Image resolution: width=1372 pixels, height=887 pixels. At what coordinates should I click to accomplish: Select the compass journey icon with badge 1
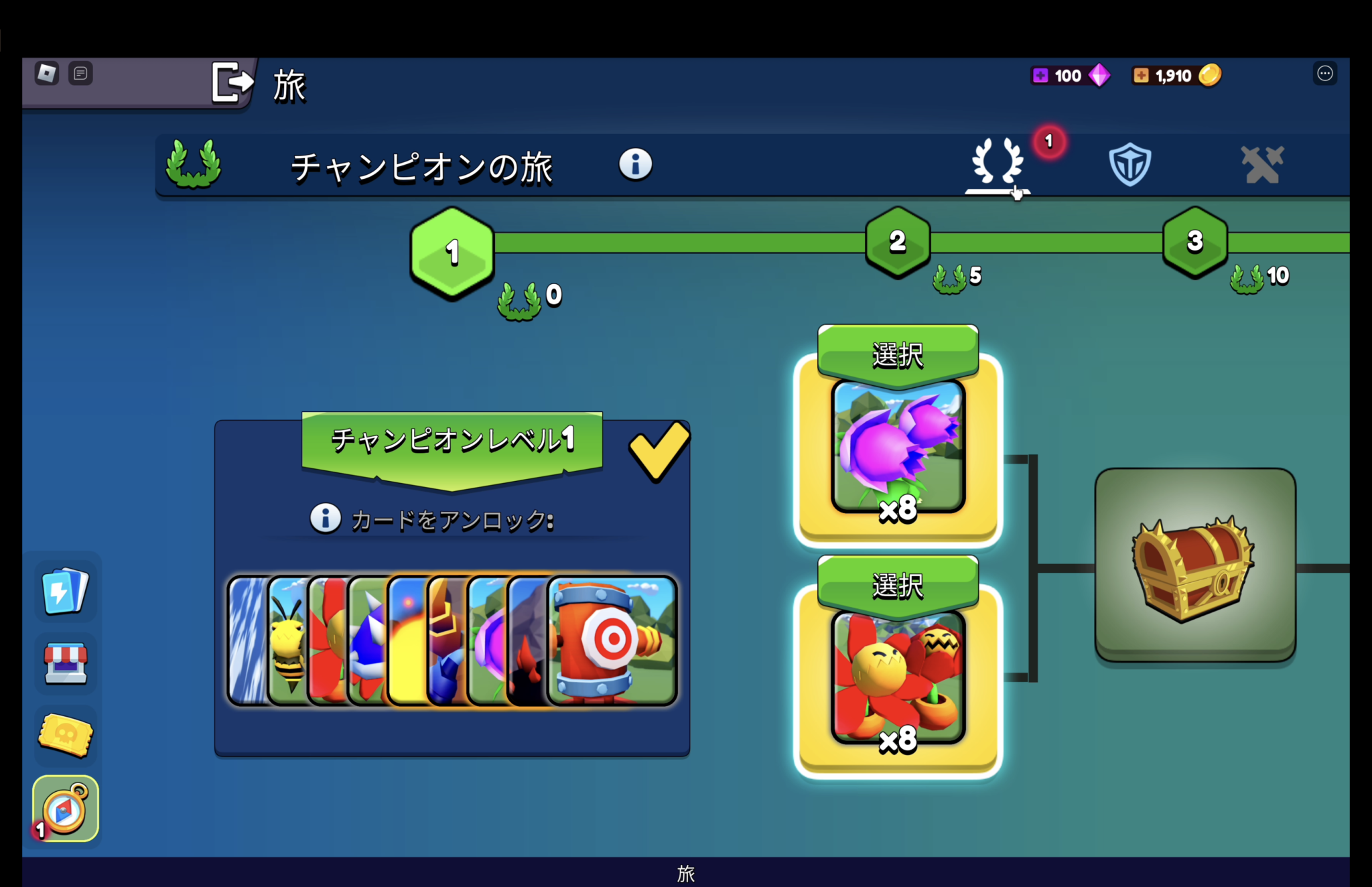click(x=65, y=809)
